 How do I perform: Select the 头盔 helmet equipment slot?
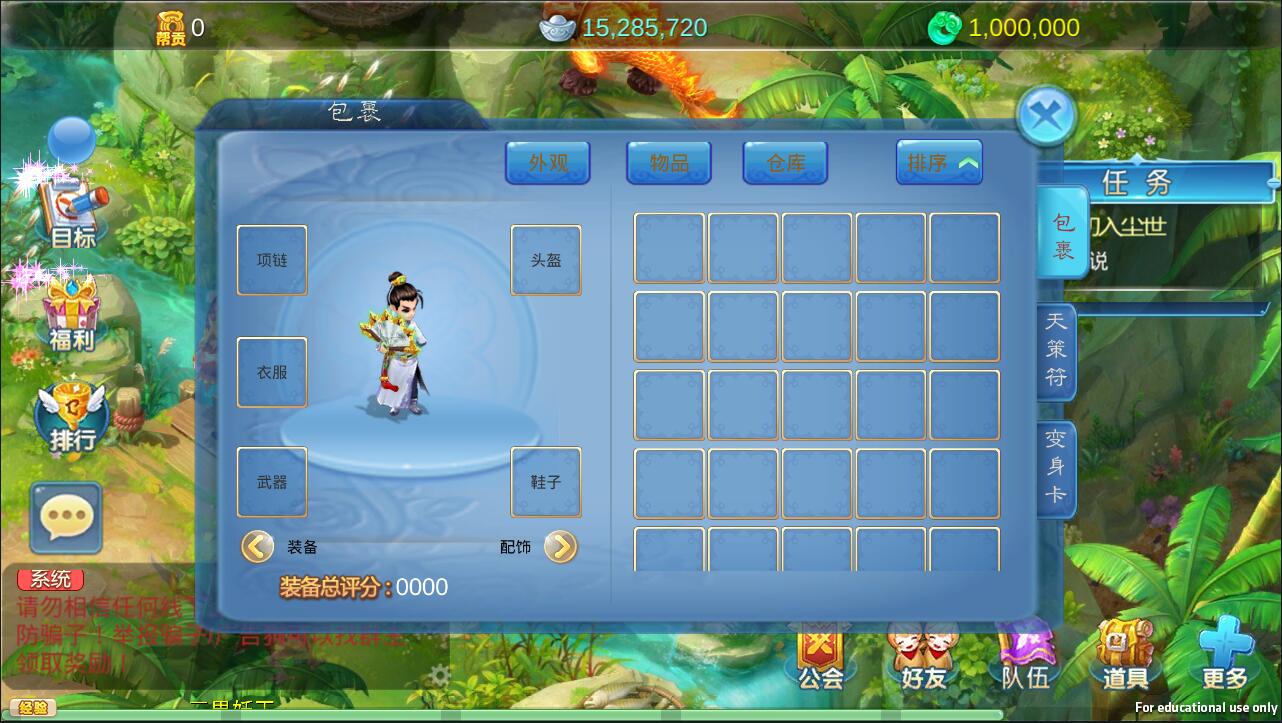coord(546,260)
